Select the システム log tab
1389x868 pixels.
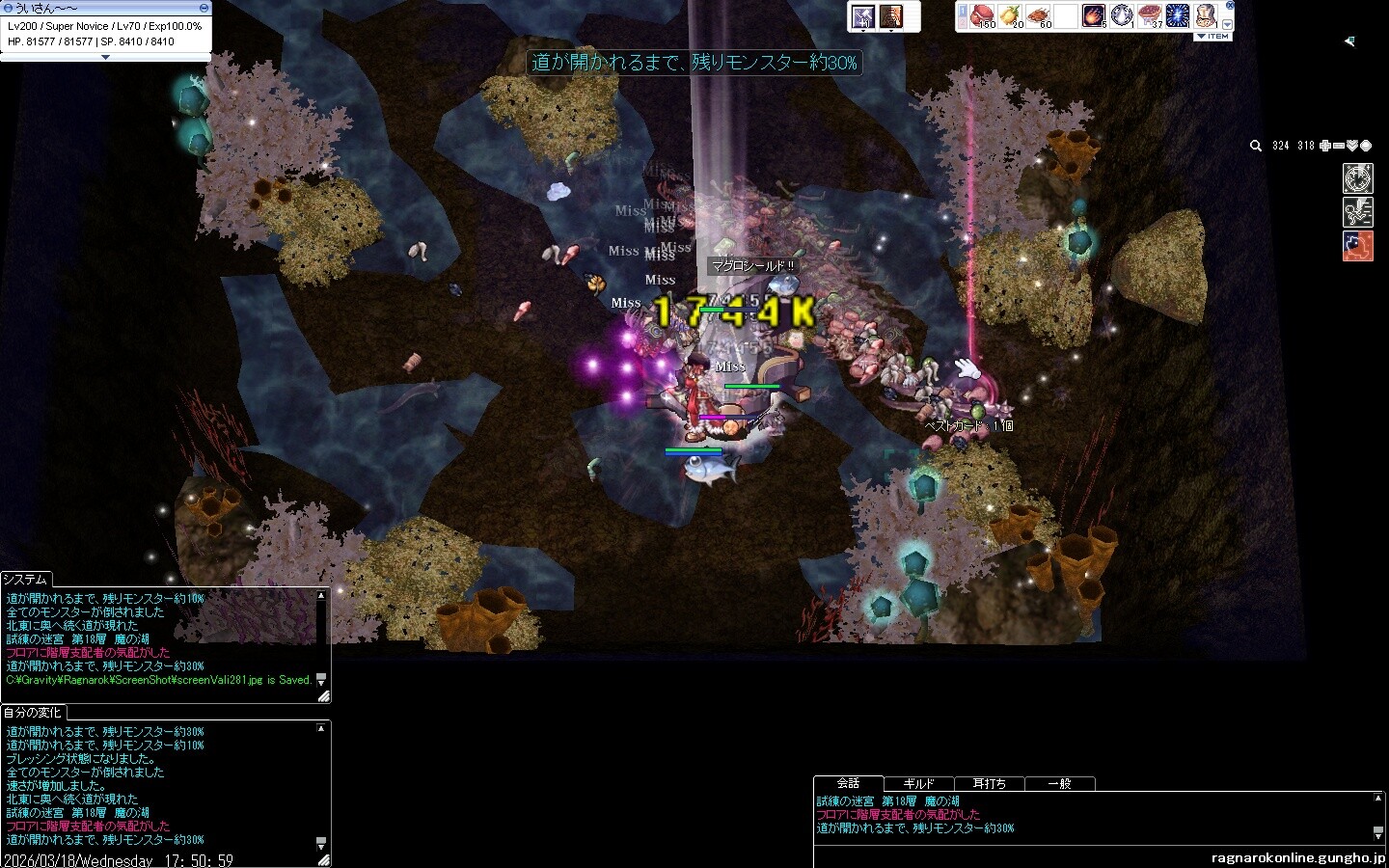point(25,579)
